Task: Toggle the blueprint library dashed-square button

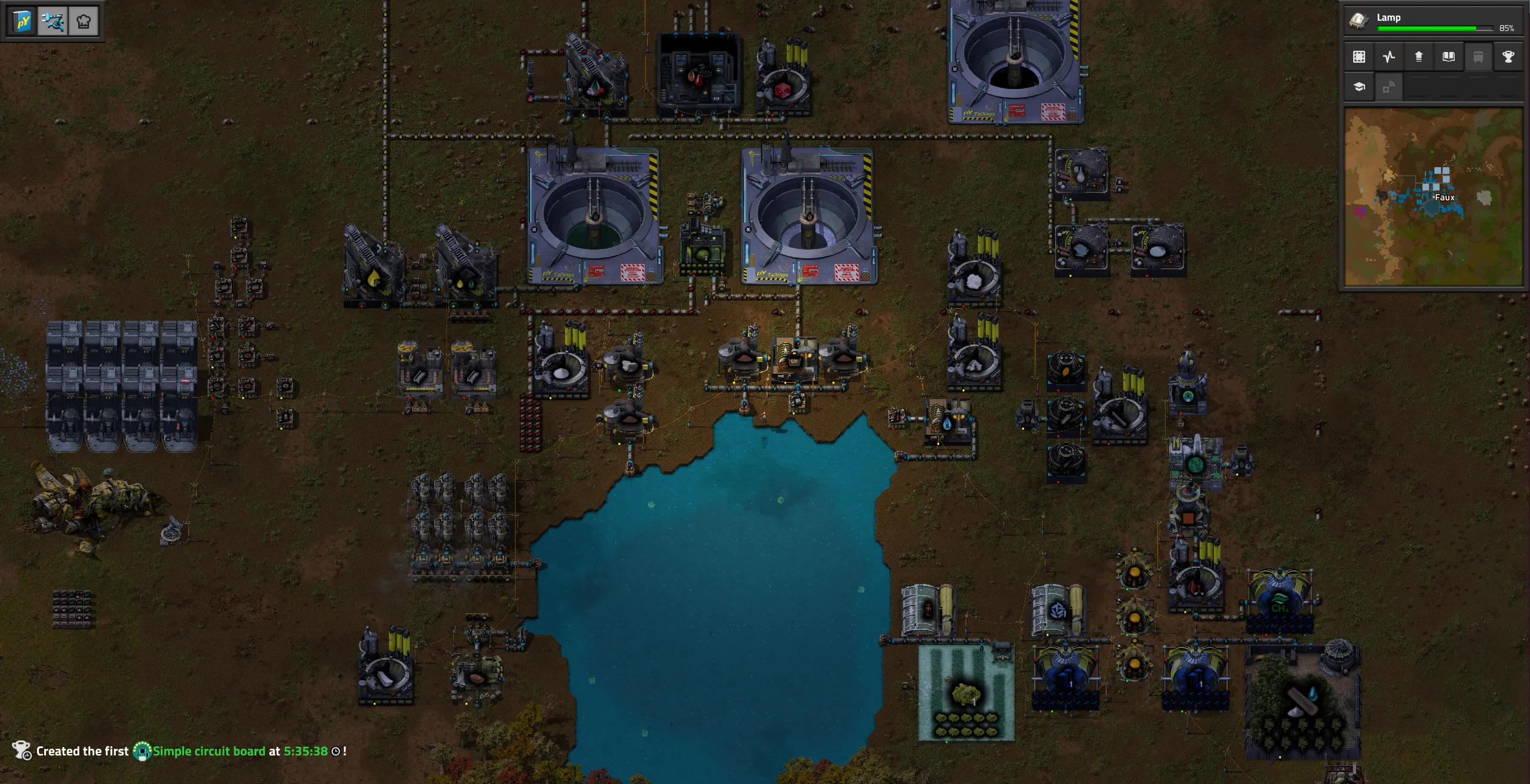Action: pyautogui.click(x=1359, y=57)
